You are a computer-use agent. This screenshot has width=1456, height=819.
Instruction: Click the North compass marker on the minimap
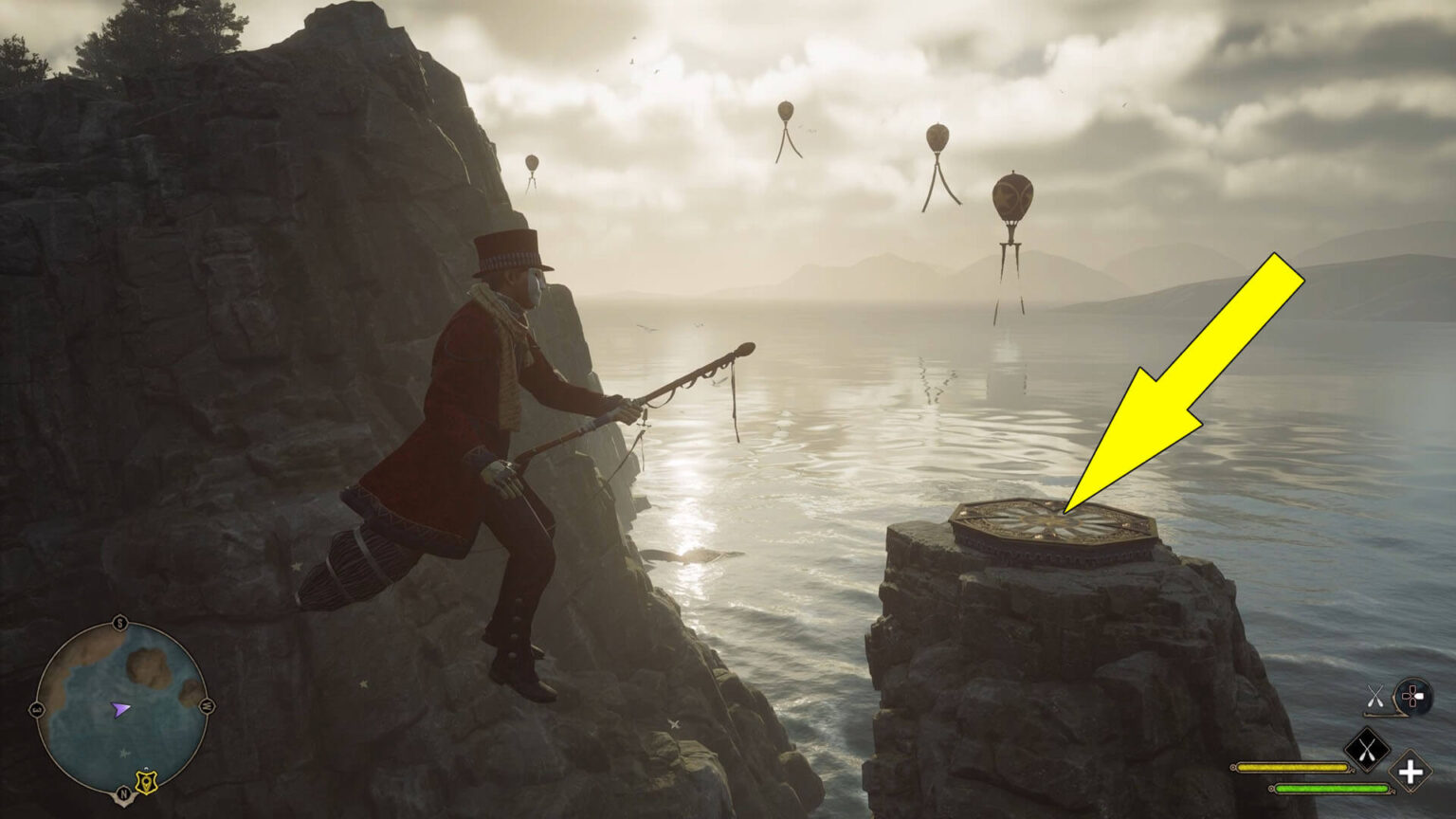click(x=123, y=792)
